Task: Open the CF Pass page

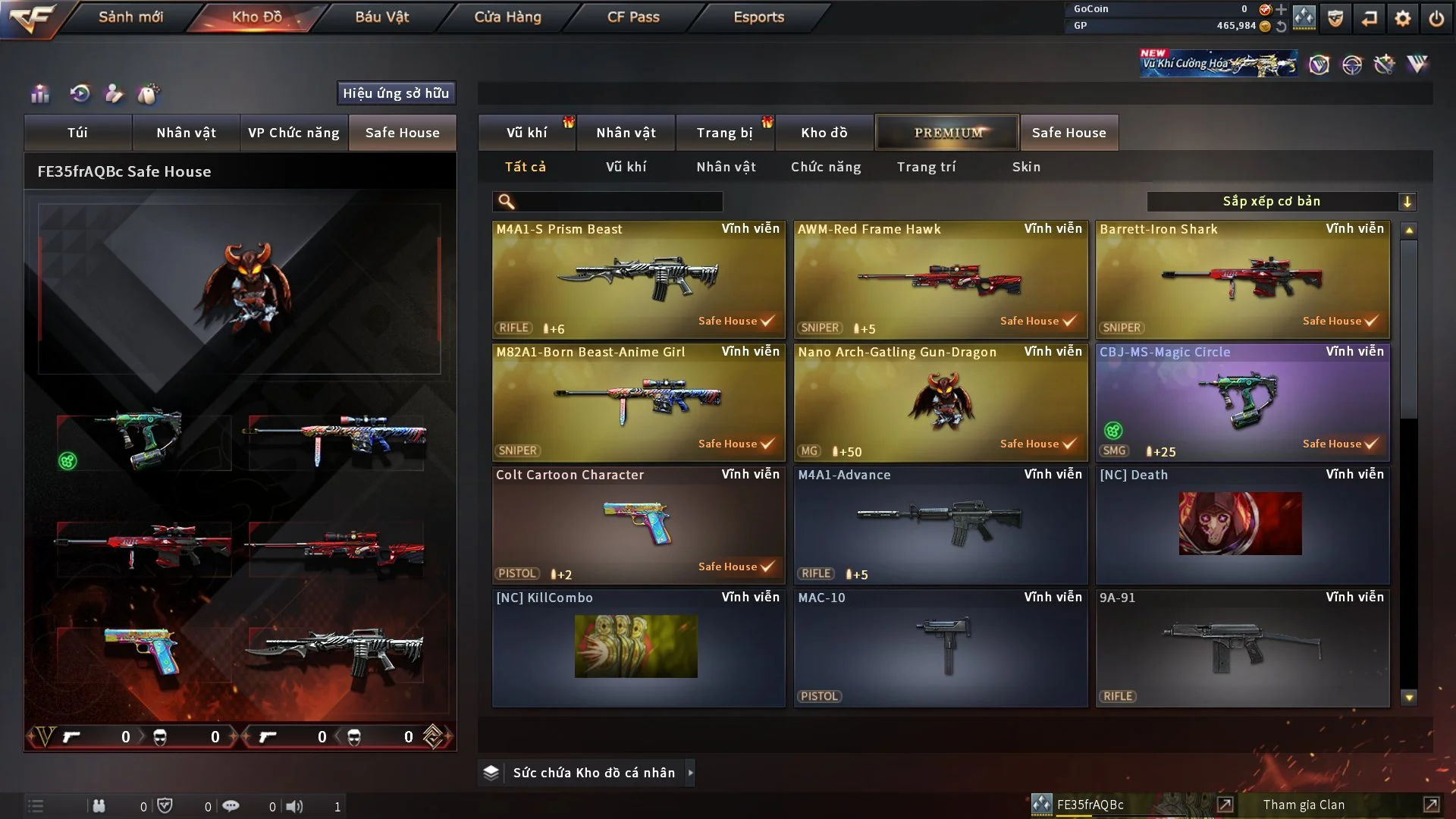Action: tap(633, 17)
